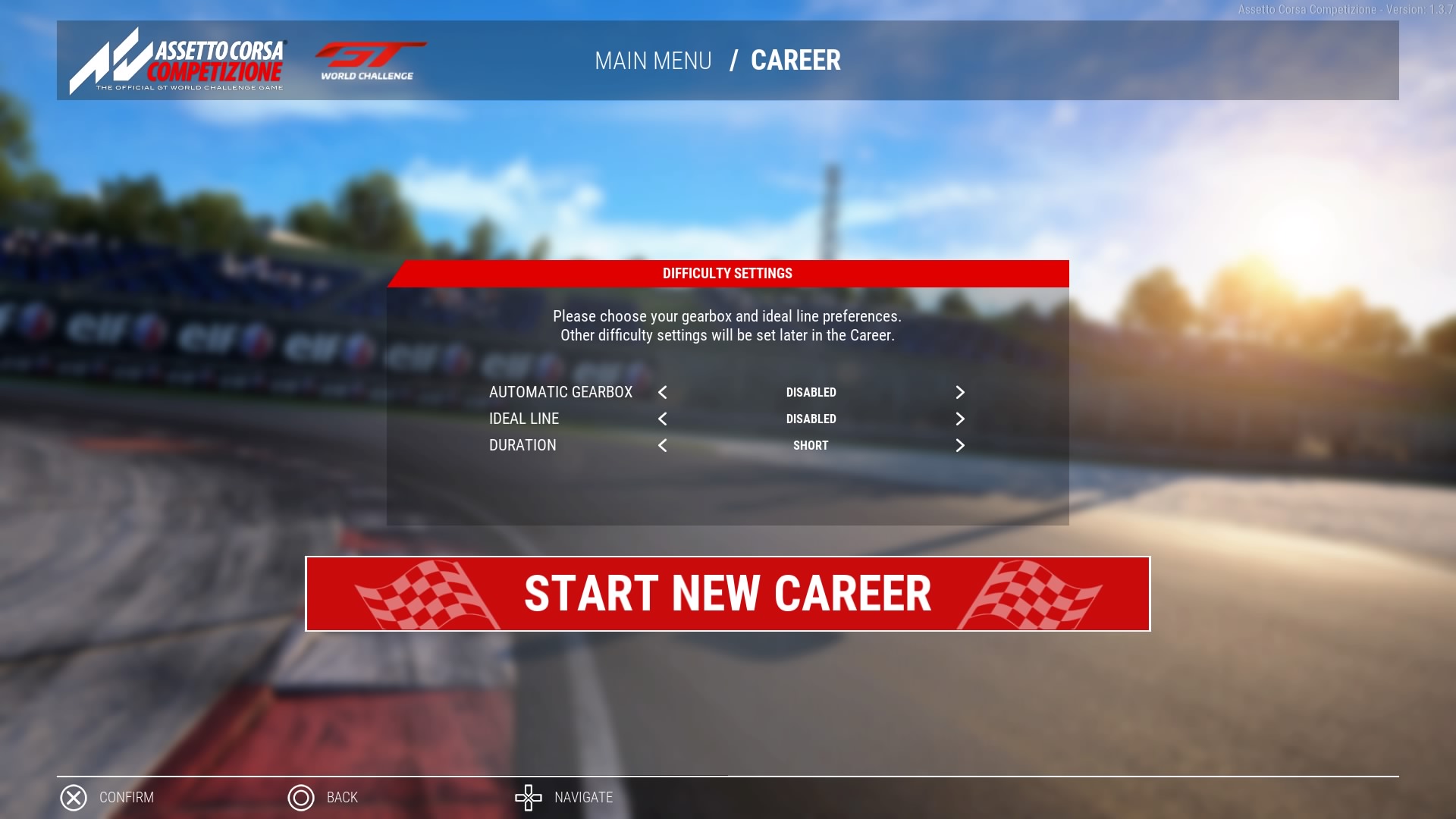This screenshot has width=1456, height=819.
Task: Click right arrow for Automatic Gearbox
Action: point(959,392)
